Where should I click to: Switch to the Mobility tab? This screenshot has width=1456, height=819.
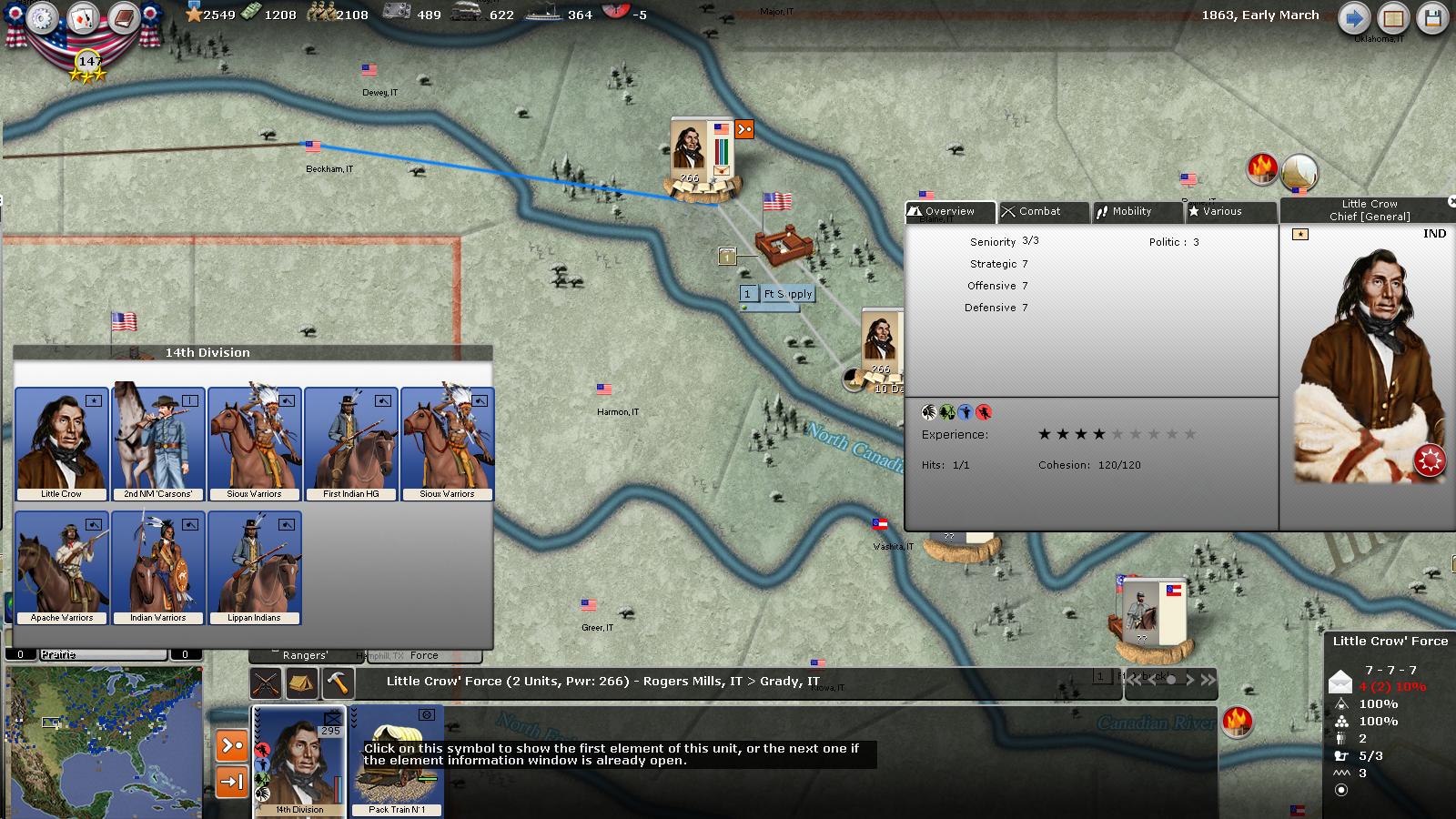1137,211
